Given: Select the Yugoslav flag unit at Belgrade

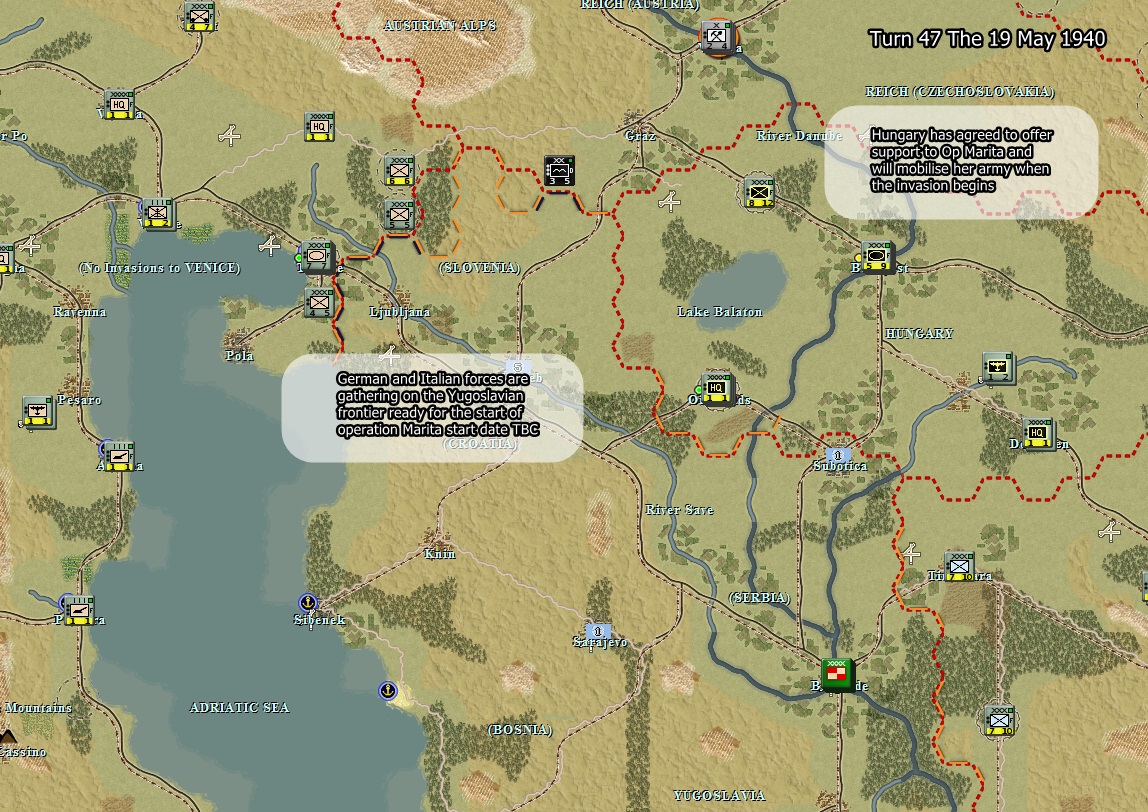Looking at the screenshot, I should pyautogui.click(x=838, y=674).
